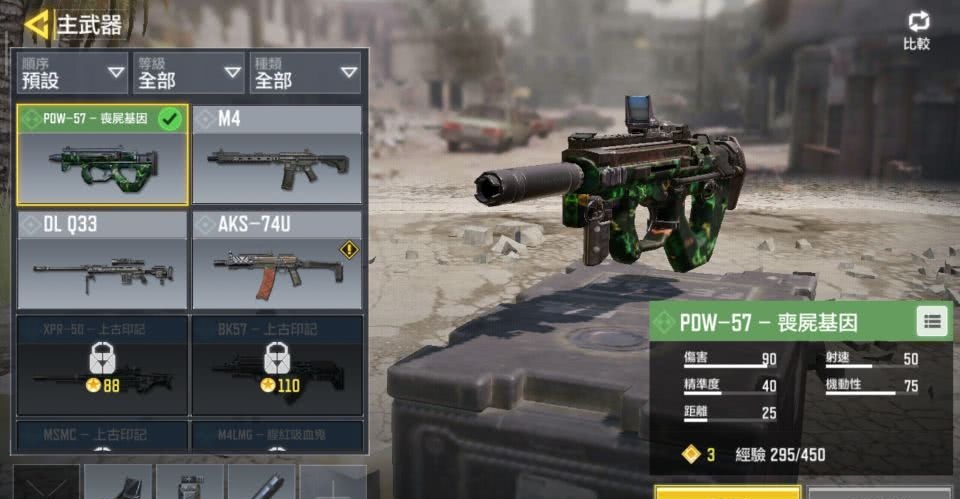The image size is (960, 499).
Task: Open the 種類 filter dropdown
Action: 304,73
